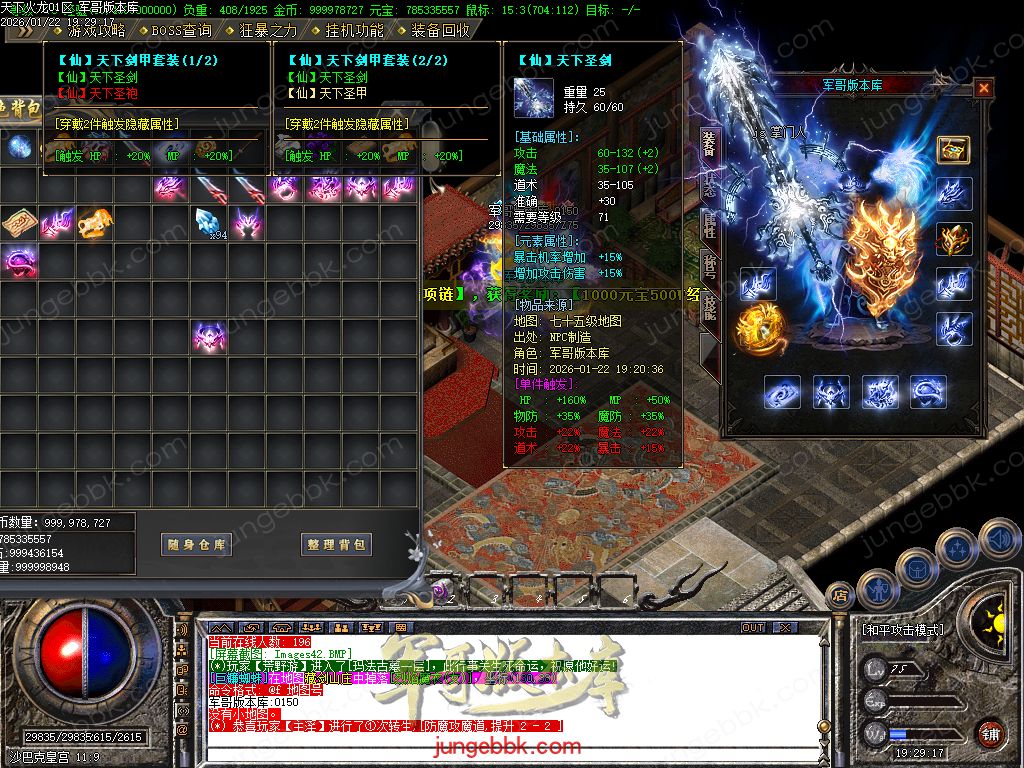The image size is (1024, 768).
Task: Select the golden scroll item in bag
Action: coord(18,222)
